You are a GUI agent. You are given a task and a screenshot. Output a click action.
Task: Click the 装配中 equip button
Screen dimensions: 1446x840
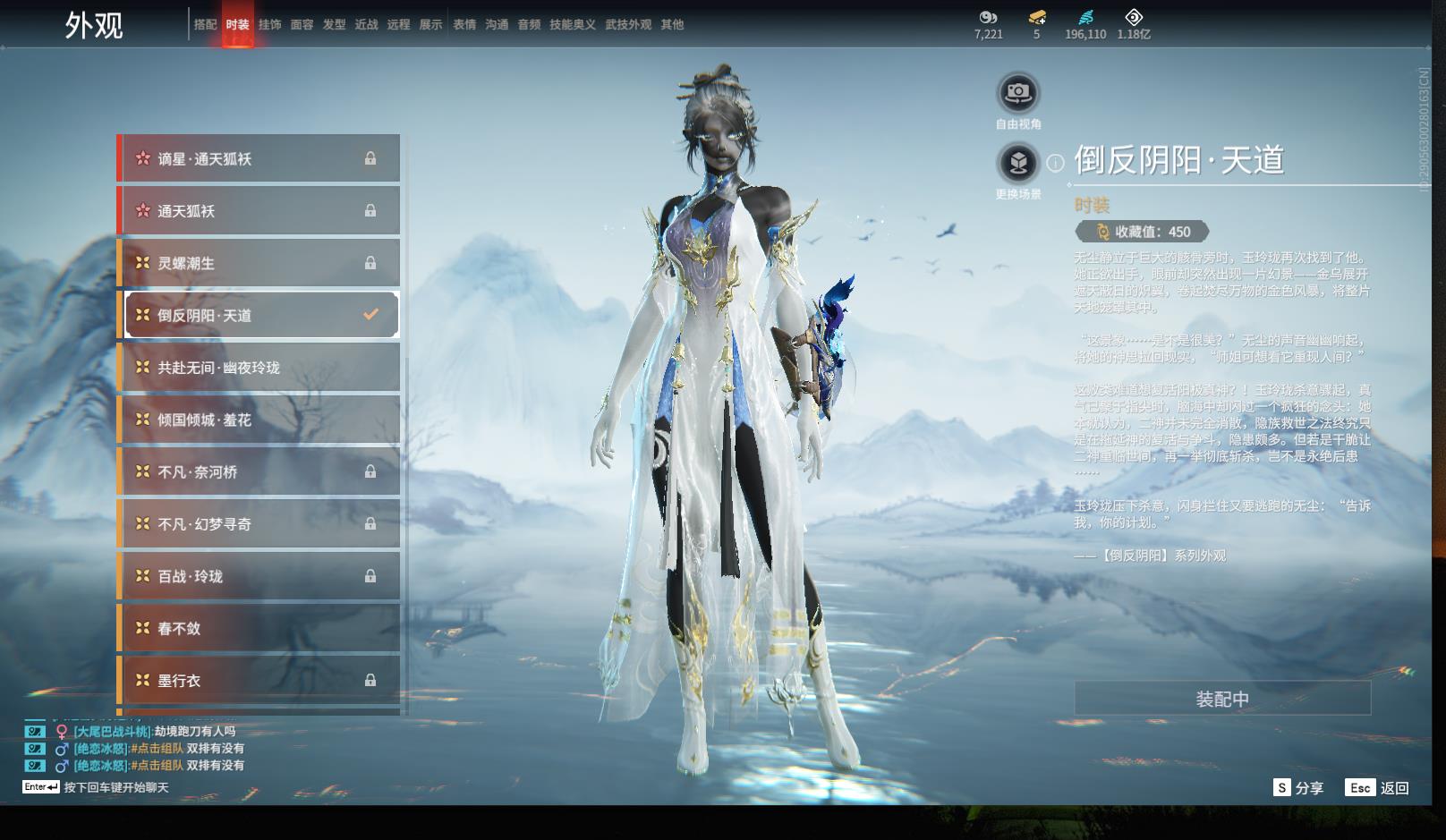coord(1221,699)
